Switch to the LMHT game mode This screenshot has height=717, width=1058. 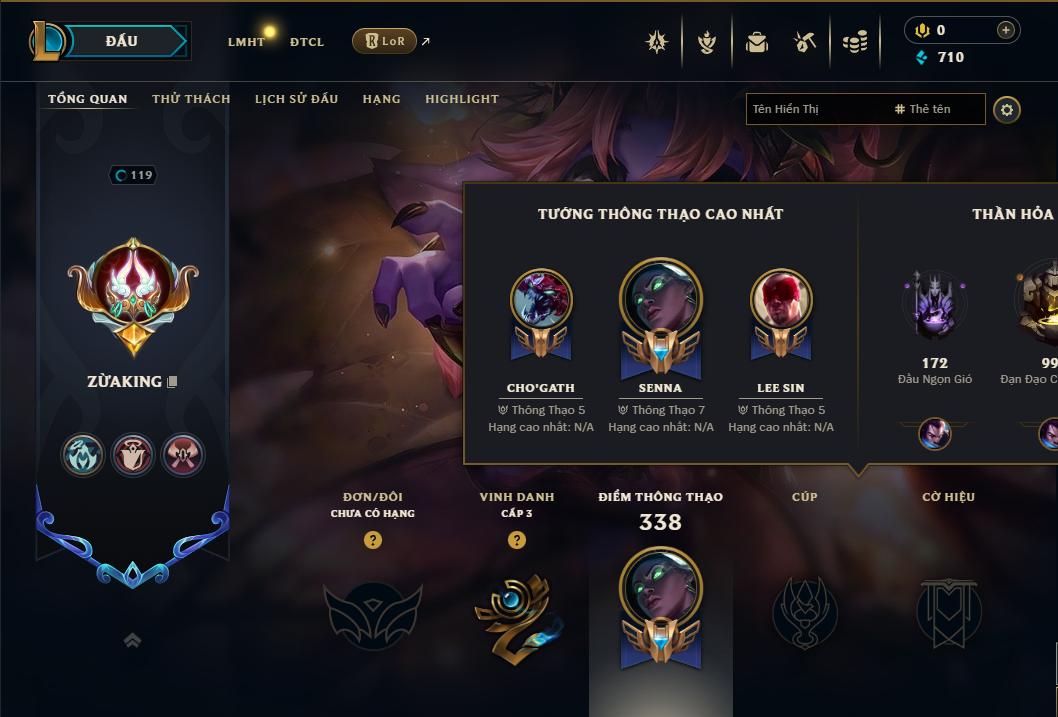pos(246,42)
